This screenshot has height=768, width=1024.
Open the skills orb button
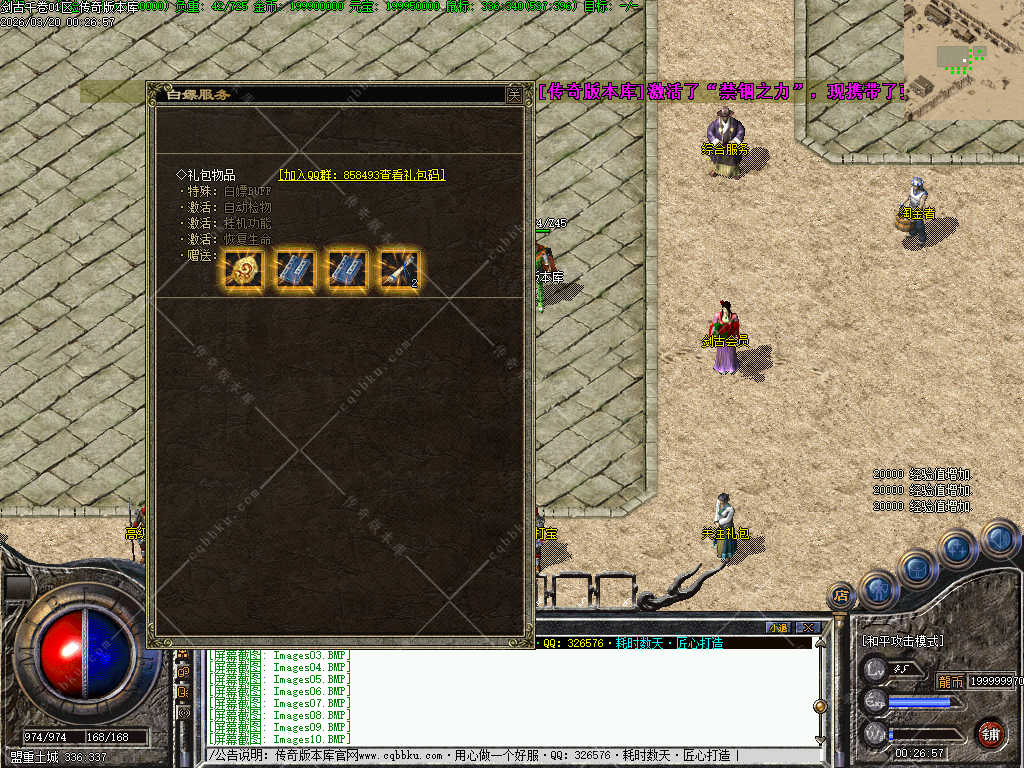pyautogui.click(x=957, y=548)
